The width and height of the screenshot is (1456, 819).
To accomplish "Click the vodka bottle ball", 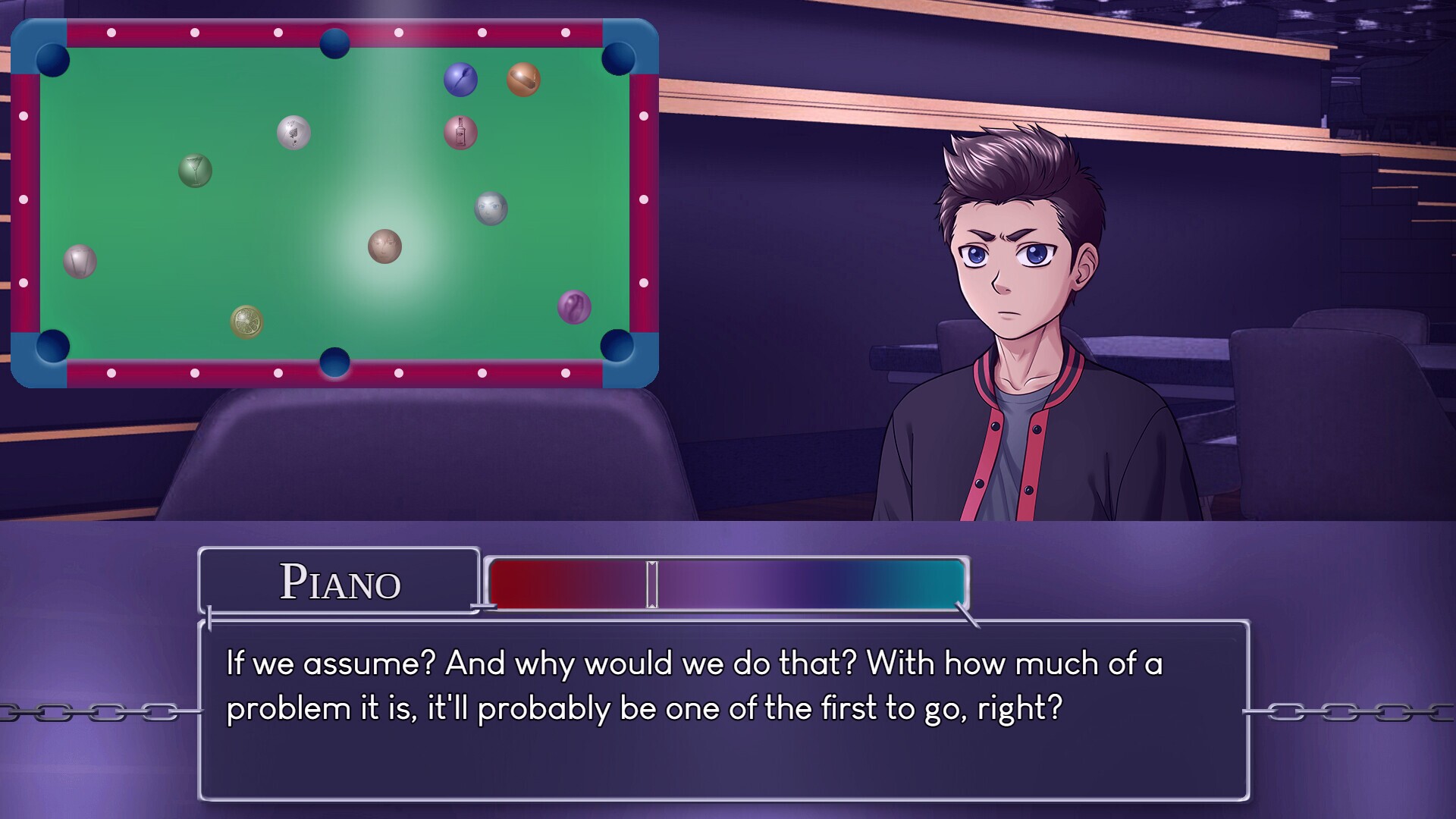I will [x=460, y=132].
